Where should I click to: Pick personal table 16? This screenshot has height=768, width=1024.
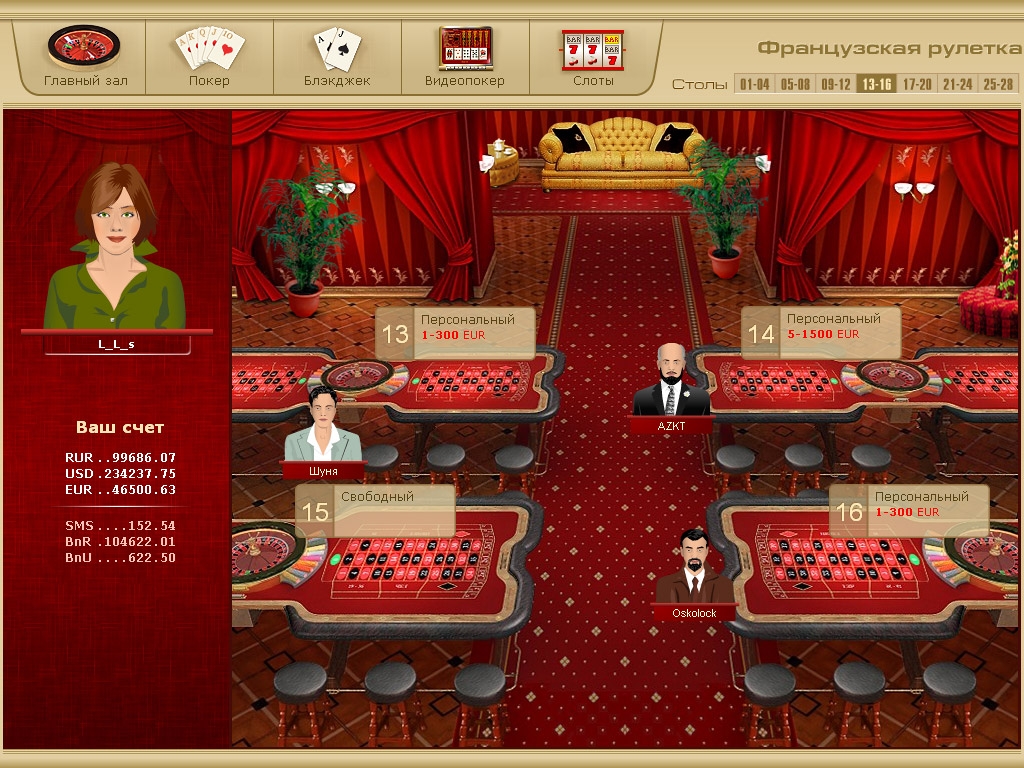point(909,511)
